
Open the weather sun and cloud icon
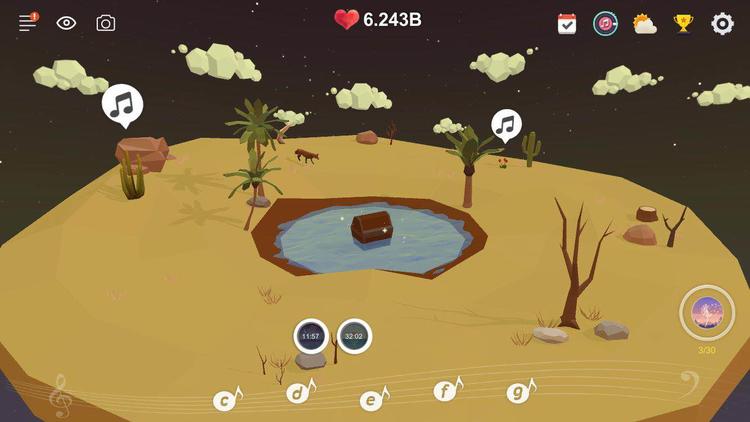(x=644, y=23)
